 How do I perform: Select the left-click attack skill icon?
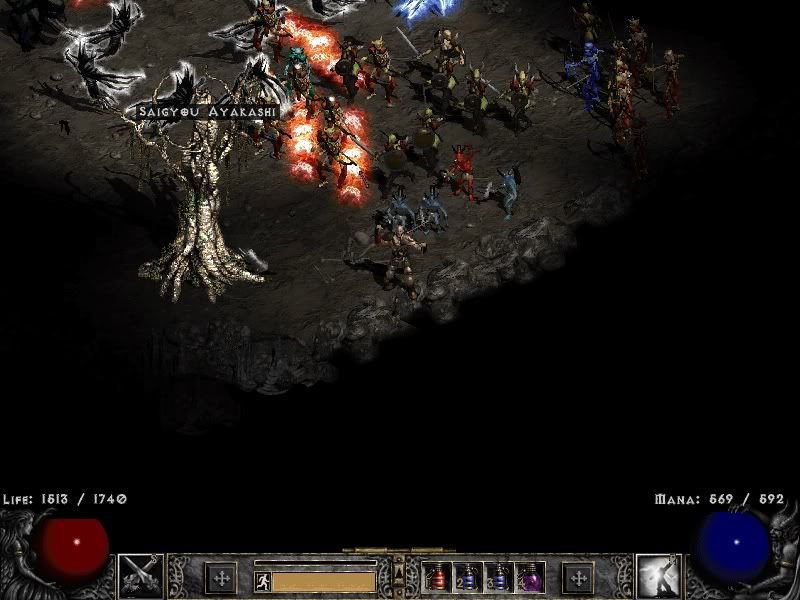(140, 576)
